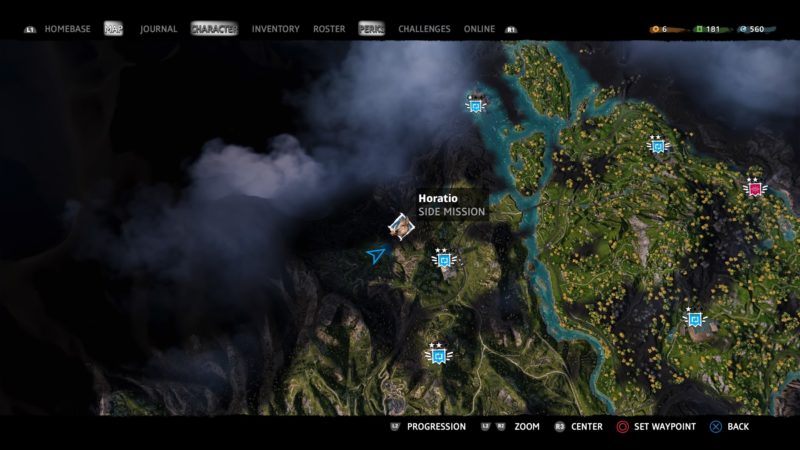Switch to the Online tab

pyautogui.click(x=479, y=29)
